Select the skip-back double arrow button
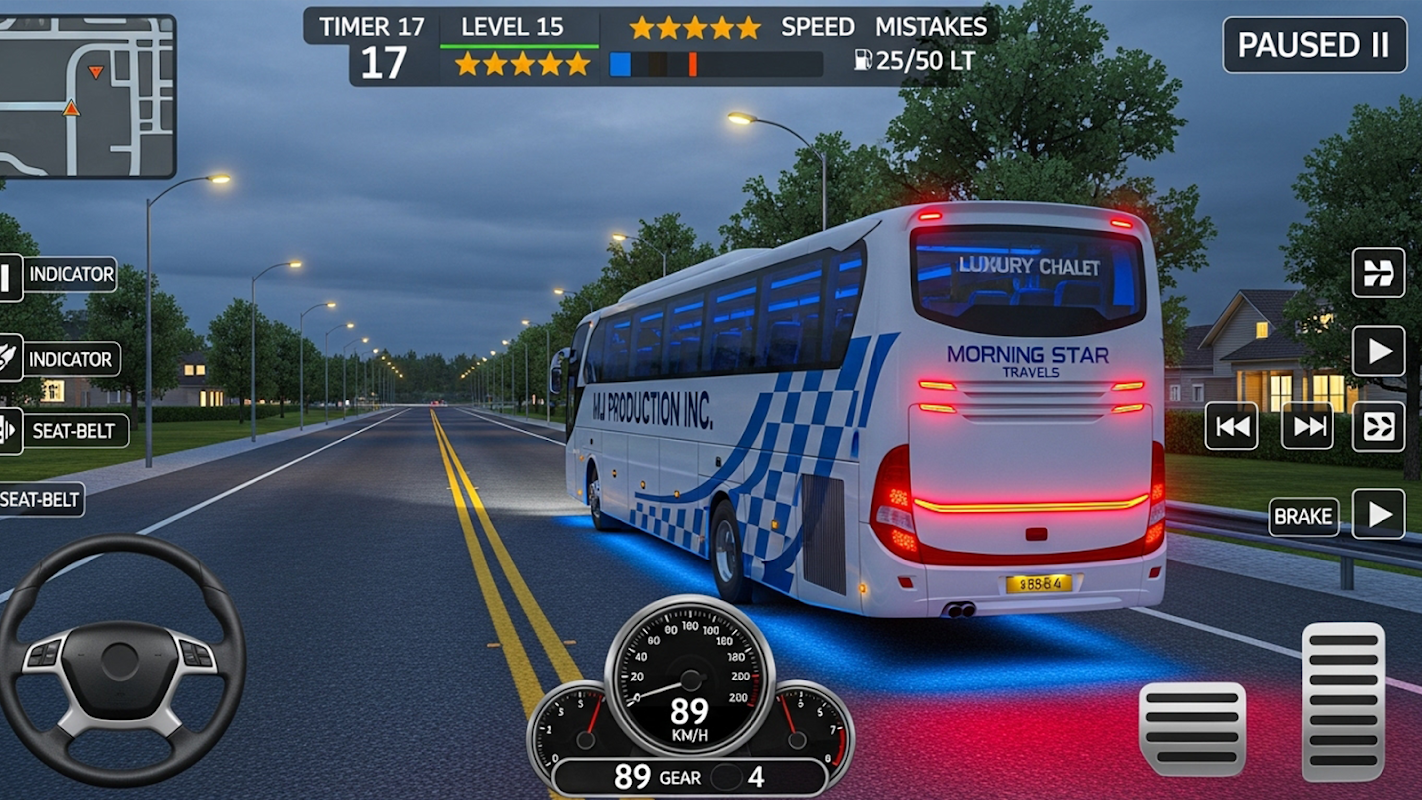This screenshot has width=1422, height=800. [1231, 427]
